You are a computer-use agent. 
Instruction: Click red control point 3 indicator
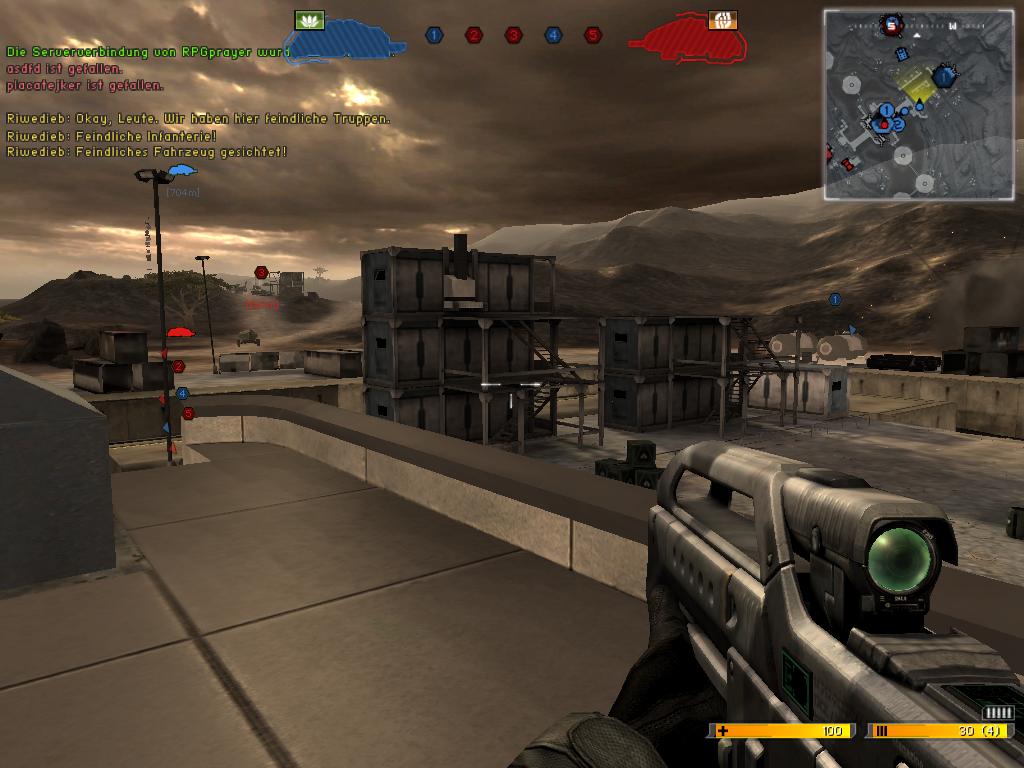pos(513,35)
